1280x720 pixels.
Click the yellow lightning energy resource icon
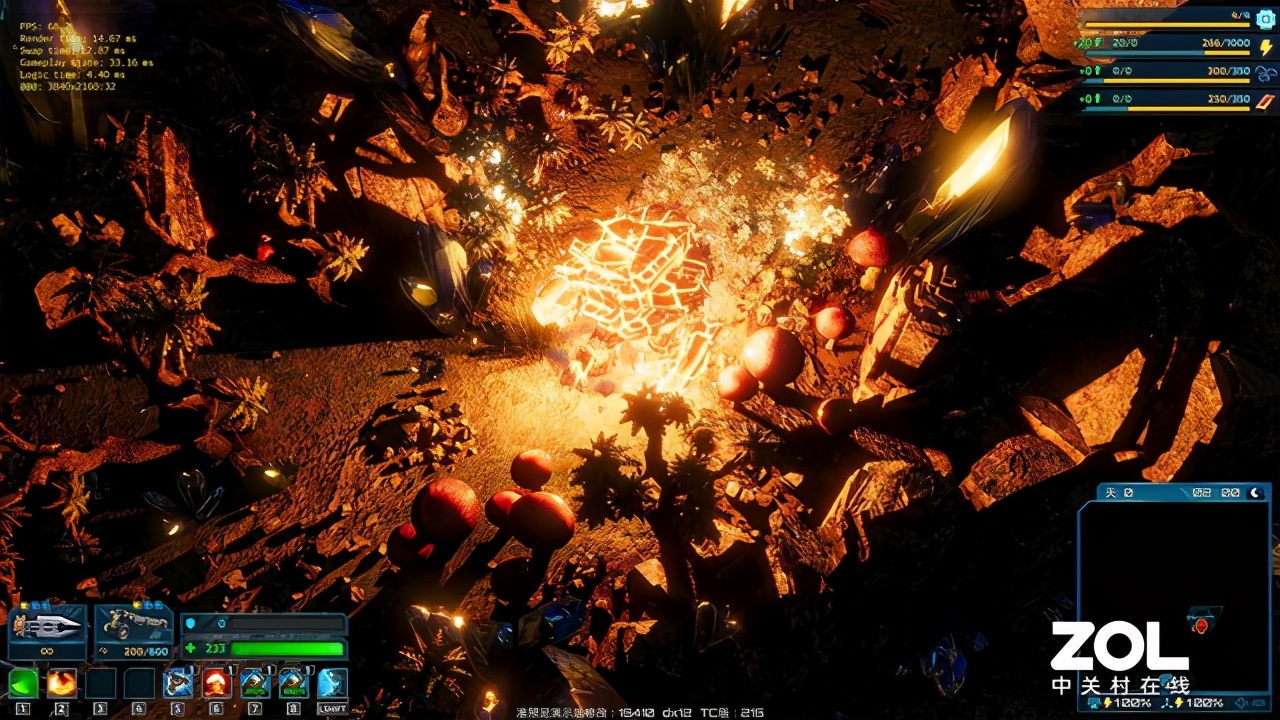(x=1265, y=47)
